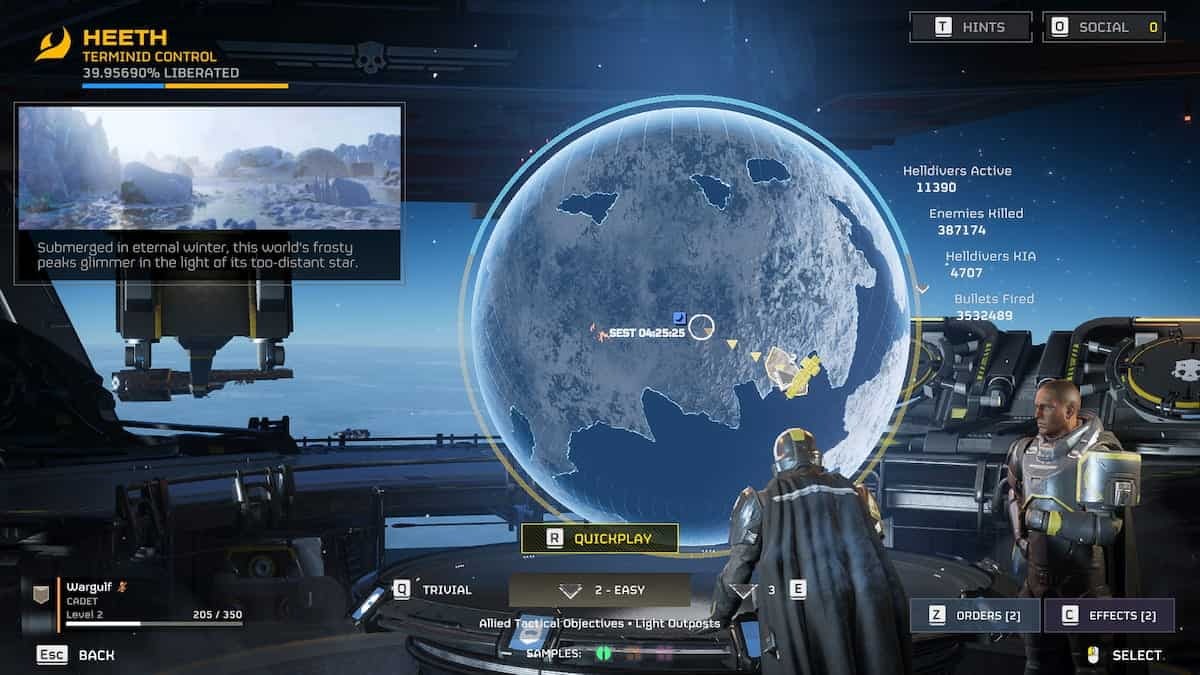Select the 2 - Easy difficulty
The height and width of the screenshot is (675, 1200).
tap(599, 590)
